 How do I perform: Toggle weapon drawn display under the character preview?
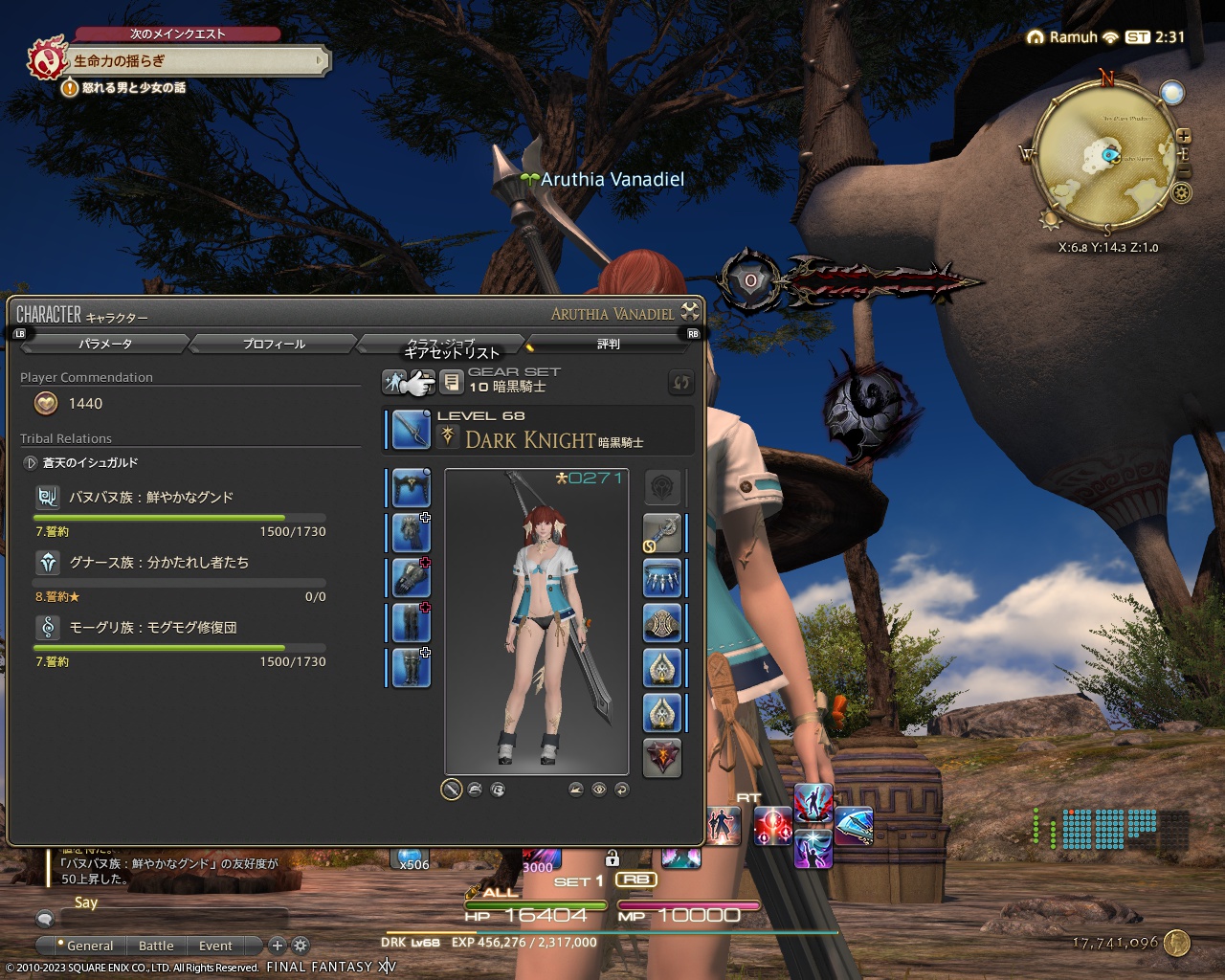450,790
